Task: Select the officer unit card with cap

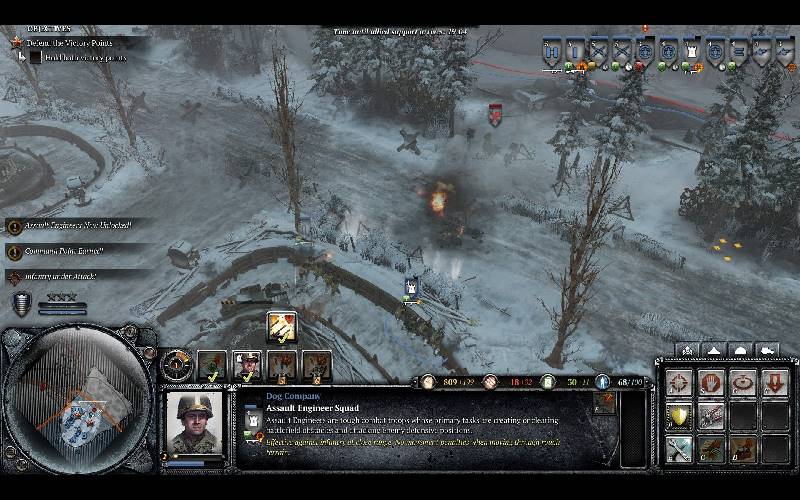Action: pos(247,366)
